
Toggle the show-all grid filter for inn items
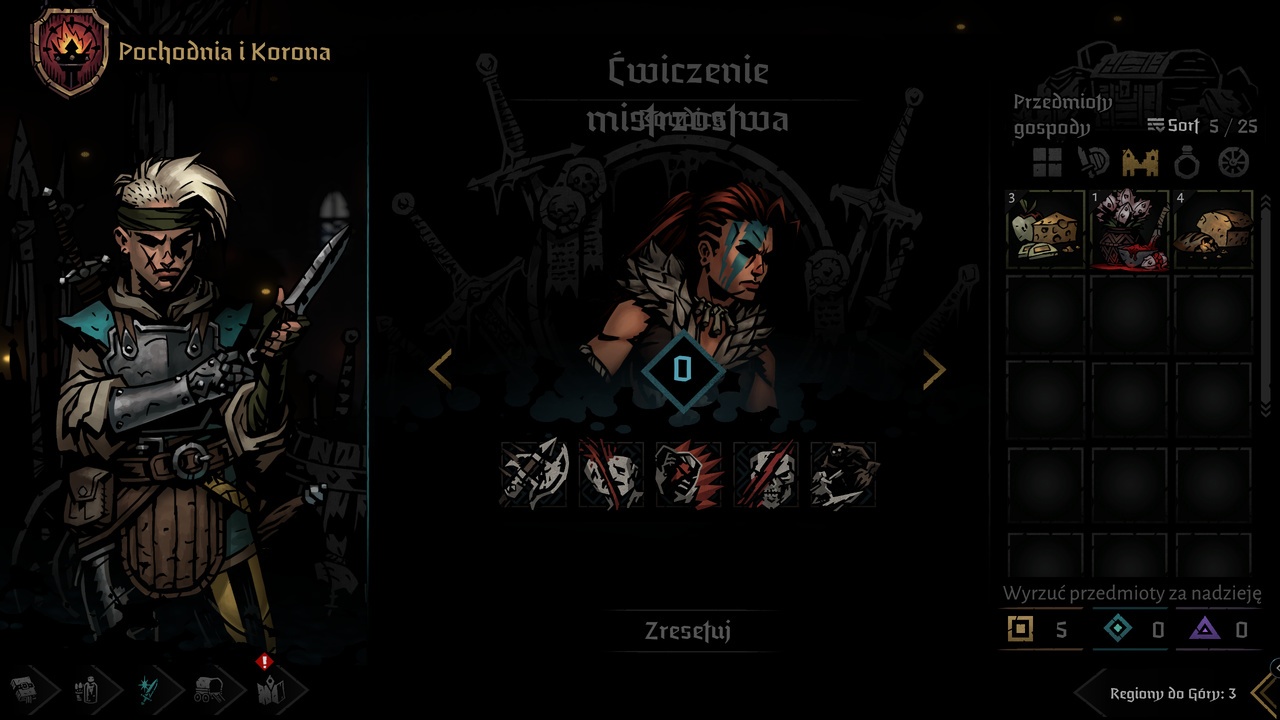pyautogui.click(x=1048, y=160)
